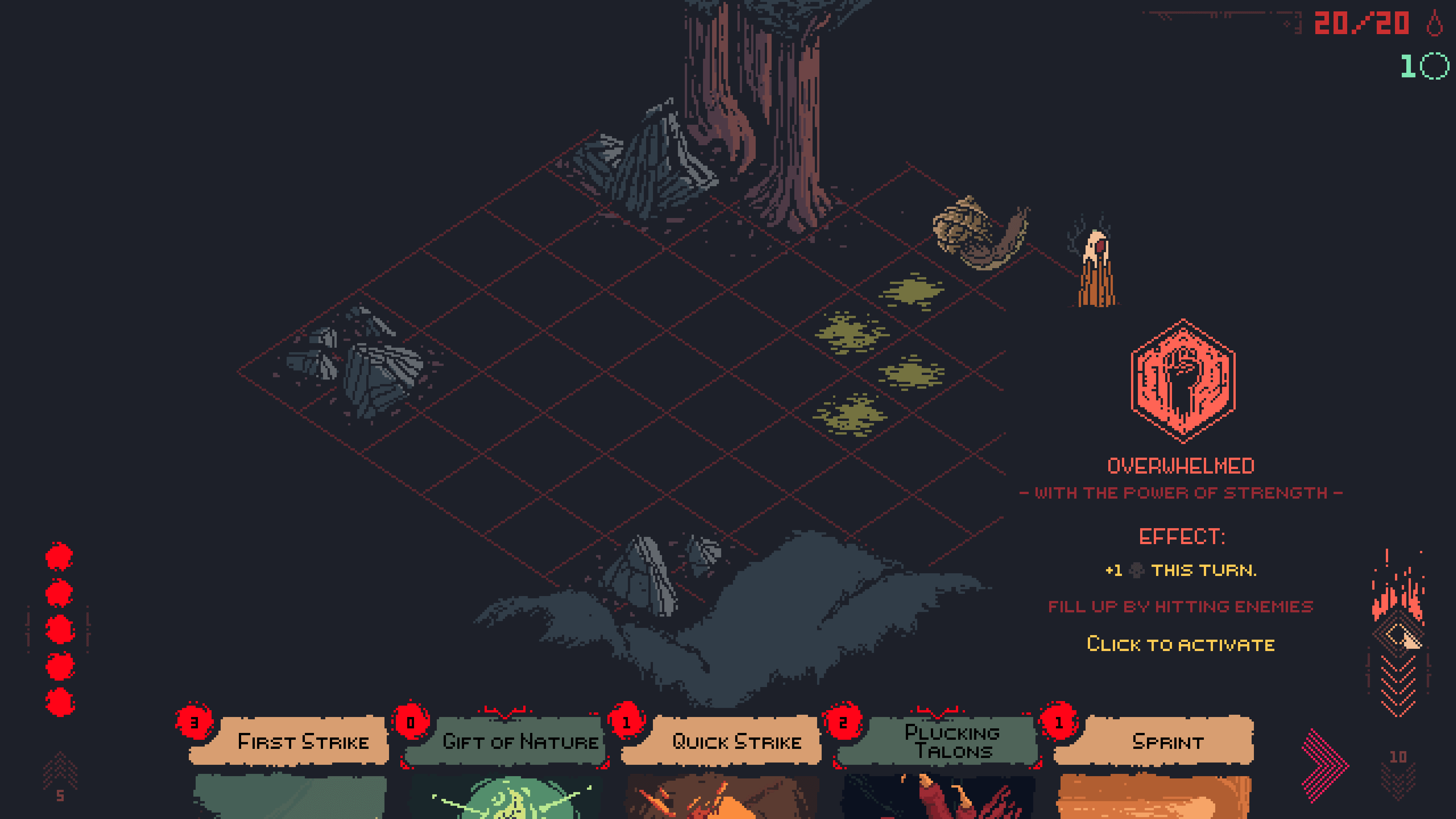End turn with the pink chevron arrow
The height and width of the screenshot is (819, 1456).
[1324, 766]
